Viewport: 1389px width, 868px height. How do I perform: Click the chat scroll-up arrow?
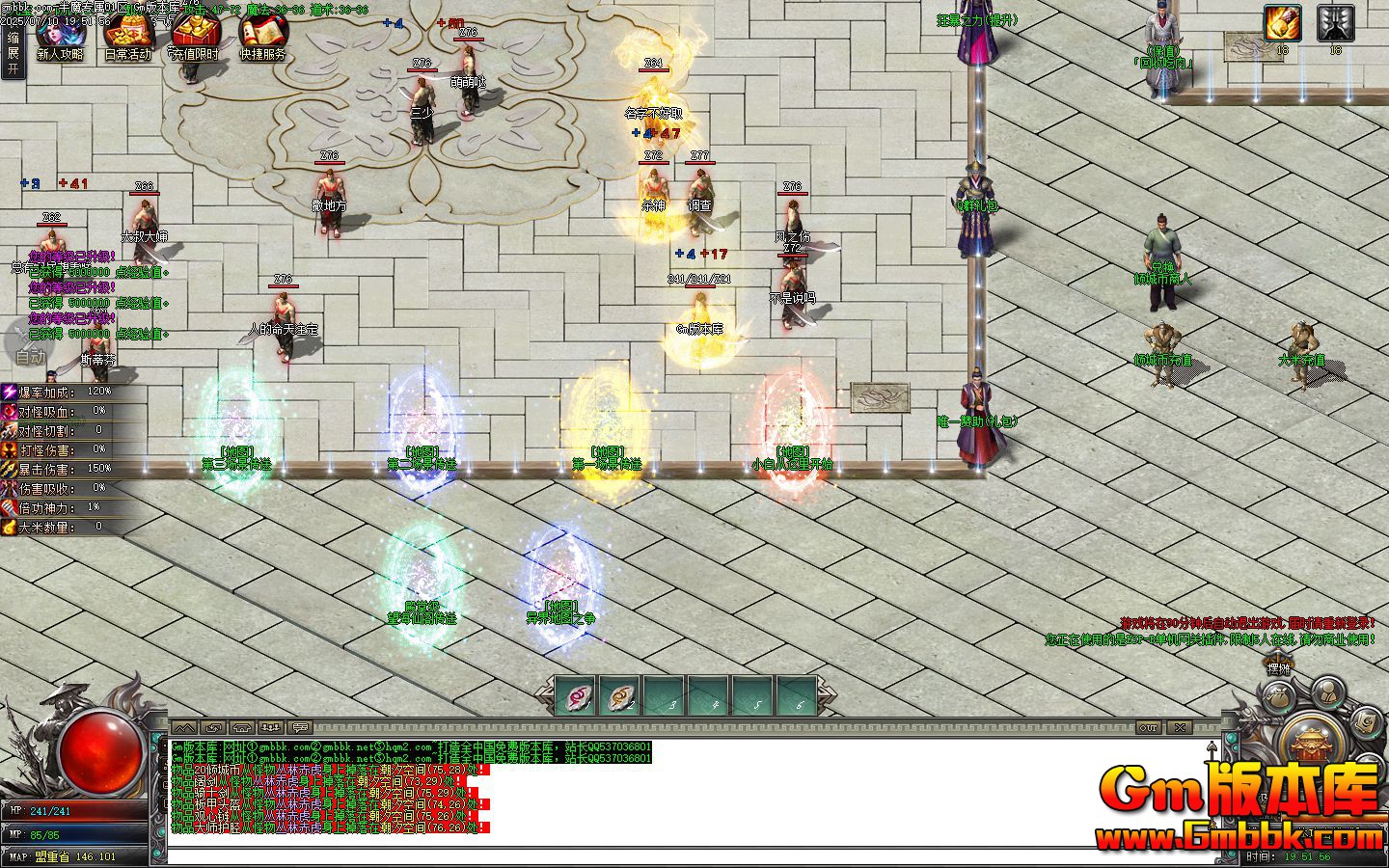pyautogui.click(x=1212, y=748)
